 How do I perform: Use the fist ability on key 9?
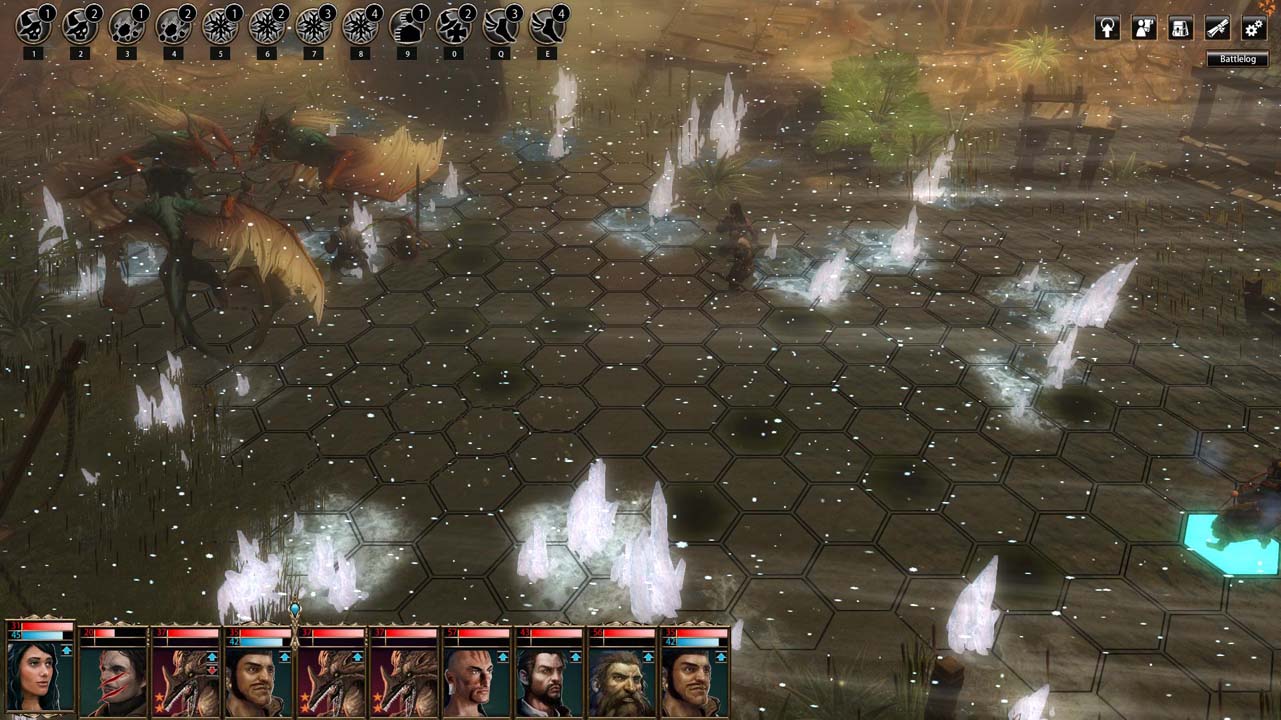[406, 27]
